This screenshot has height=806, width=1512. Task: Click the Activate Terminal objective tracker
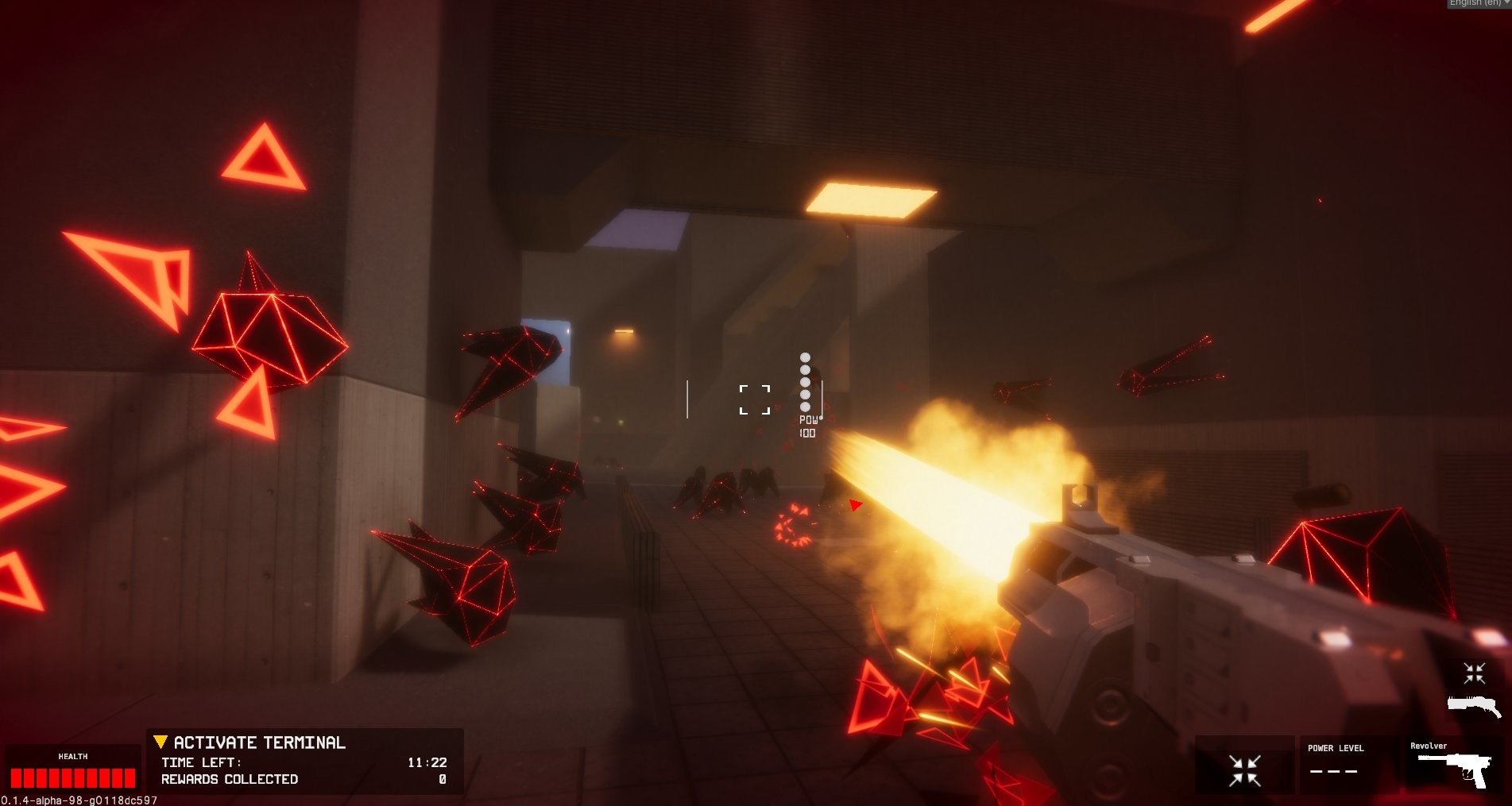(259, 742)
